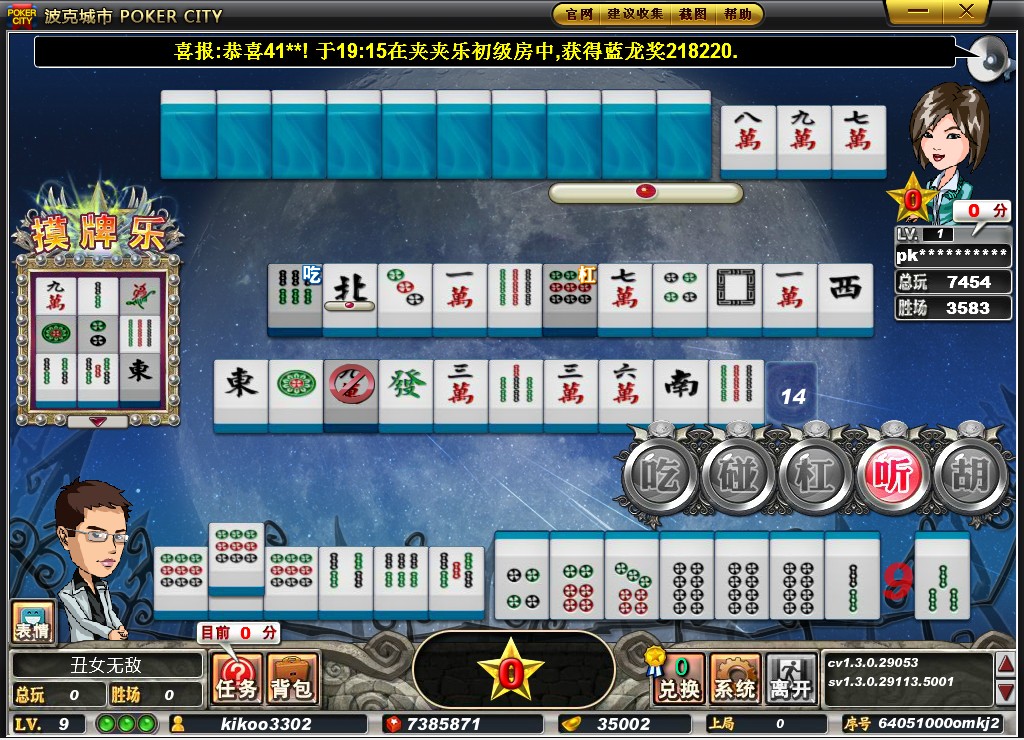The width and height of the screenshot is (1024, 740).
Task: Take a screenshot with 截图
Action: (x=692, y=14)
